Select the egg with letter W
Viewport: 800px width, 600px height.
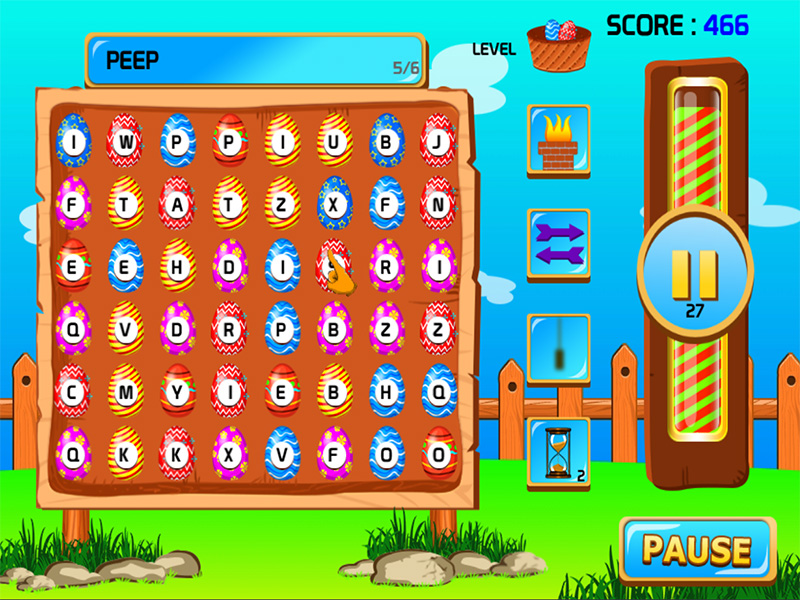pos(126,141)
